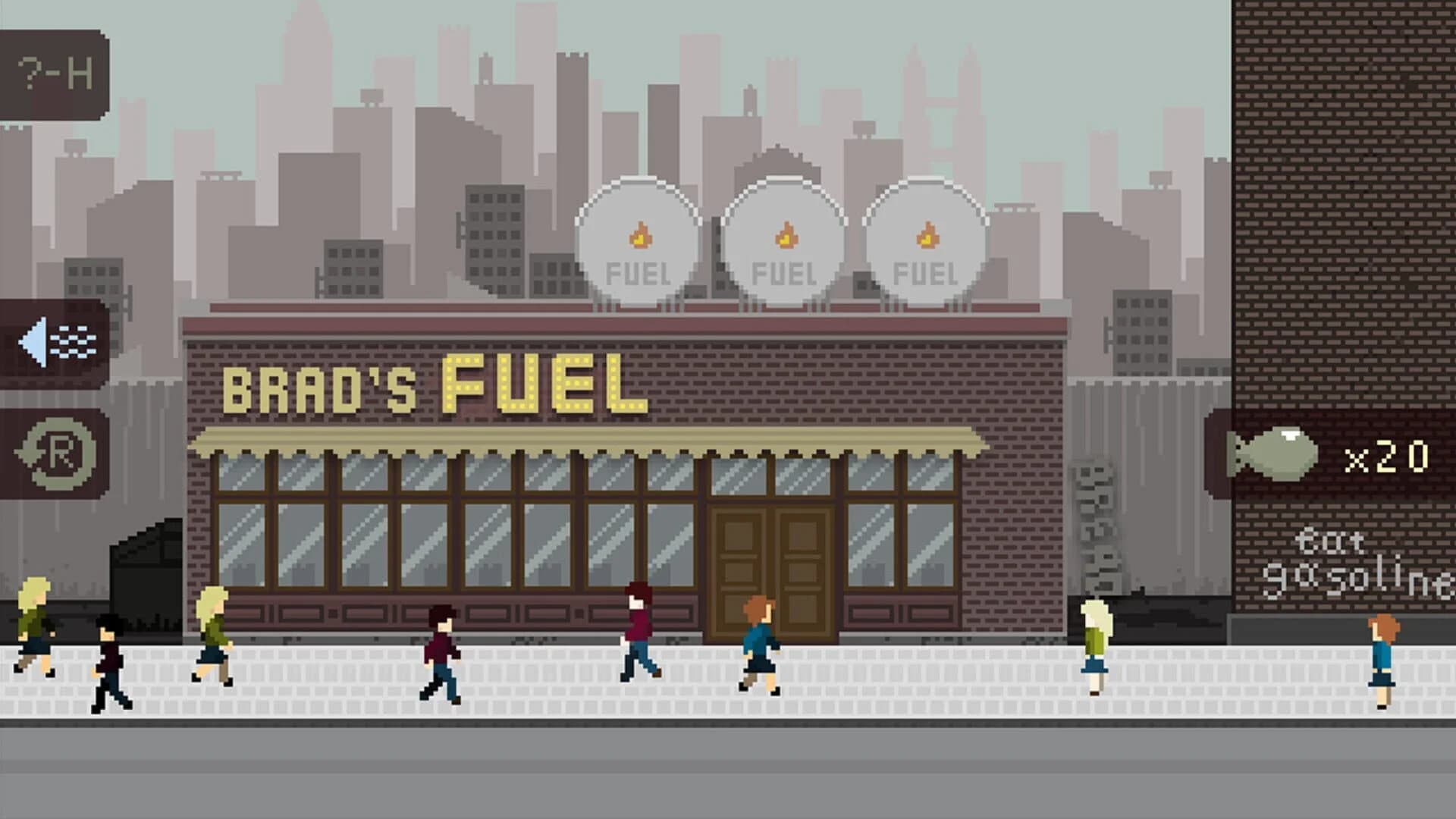Click the leftmost FUEL tank flame icon
Screen dimensions: 1456x819
(x=641, y=235)
